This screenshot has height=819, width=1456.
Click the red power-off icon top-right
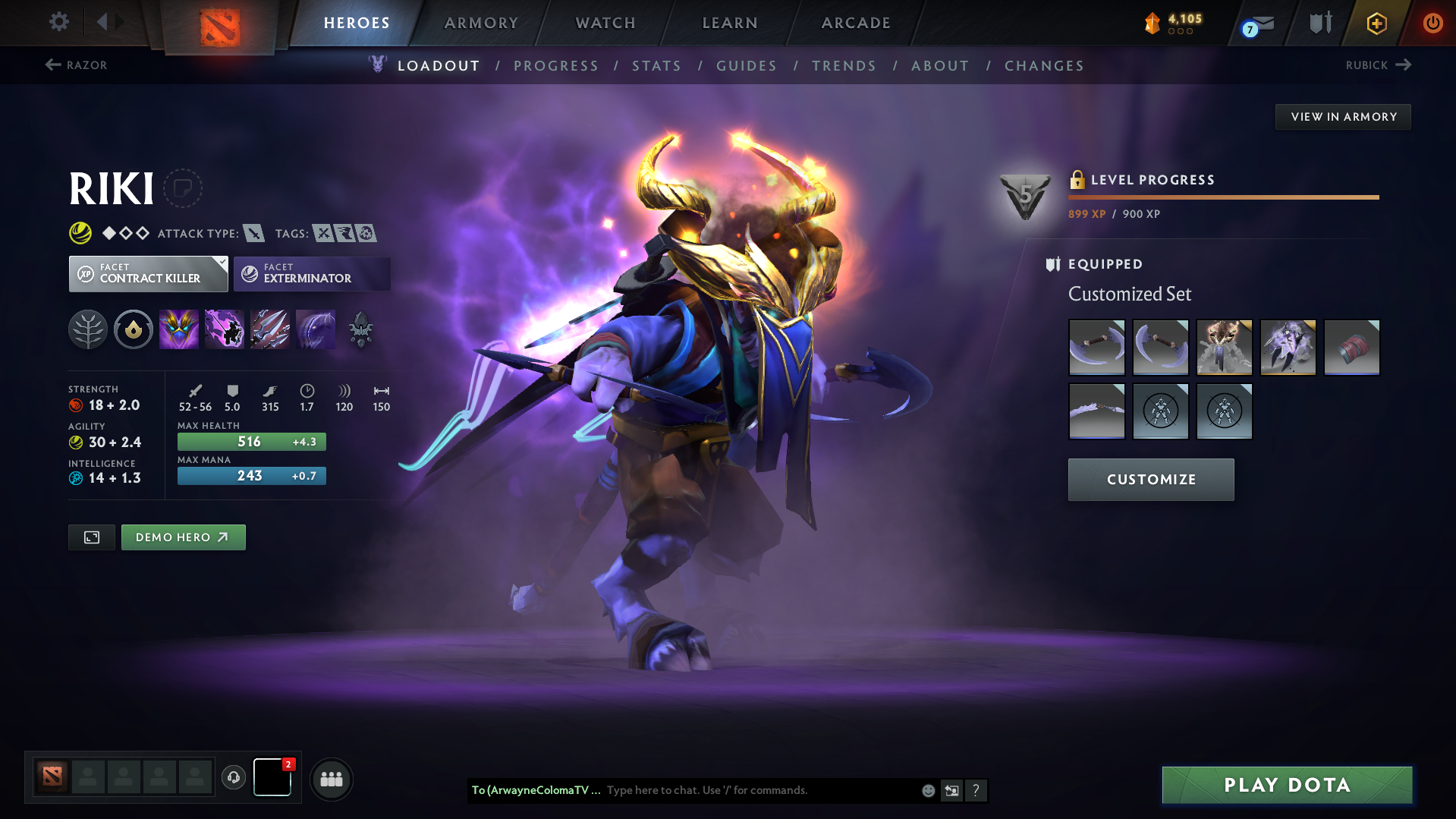coord(1432,23)
